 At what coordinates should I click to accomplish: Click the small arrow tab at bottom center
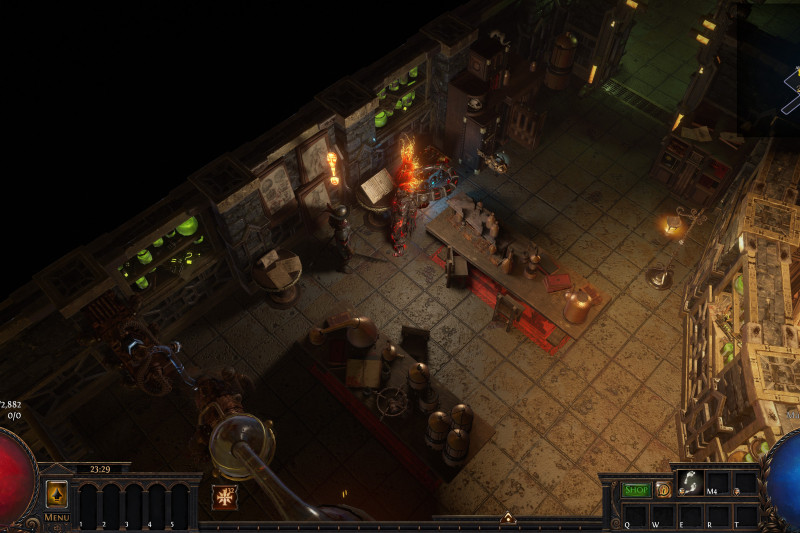point(507,517)
